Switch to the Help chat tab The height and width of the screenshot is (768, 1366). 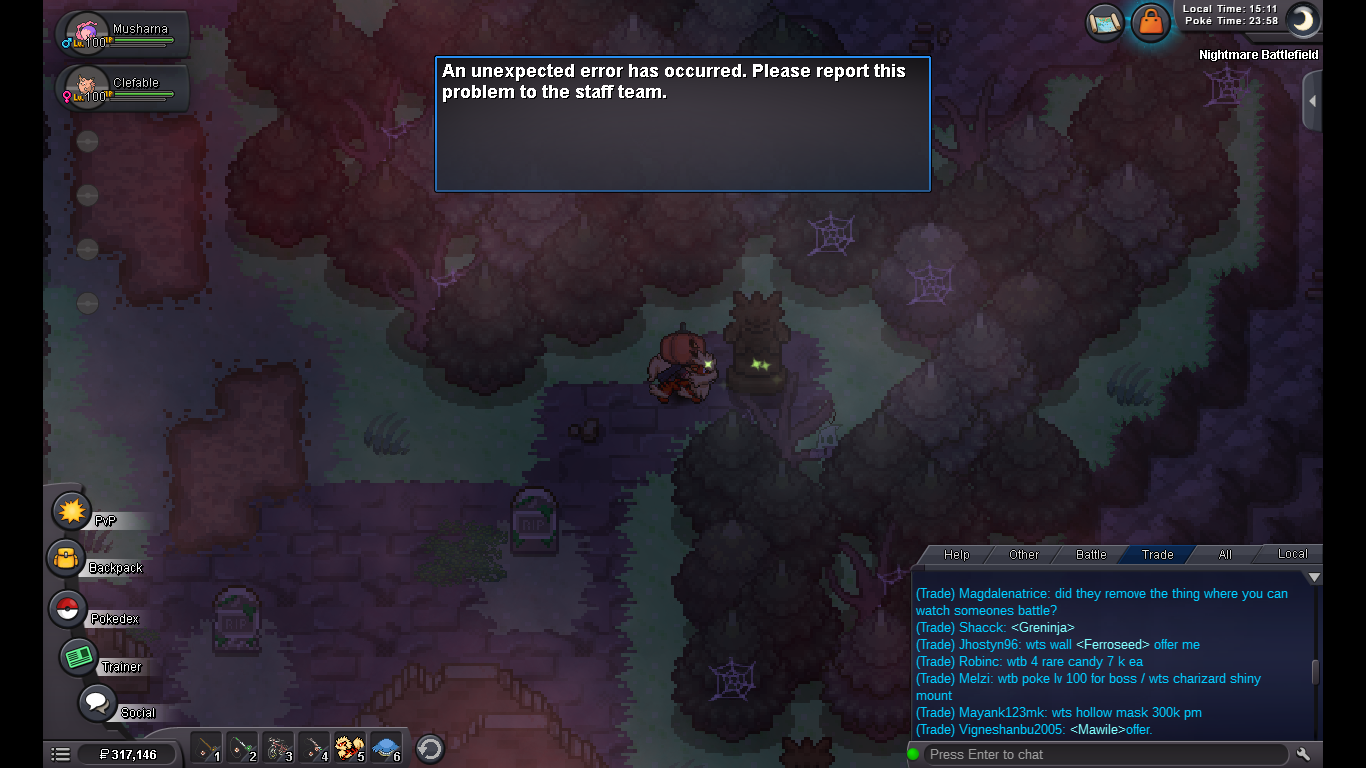coord(957,554)
